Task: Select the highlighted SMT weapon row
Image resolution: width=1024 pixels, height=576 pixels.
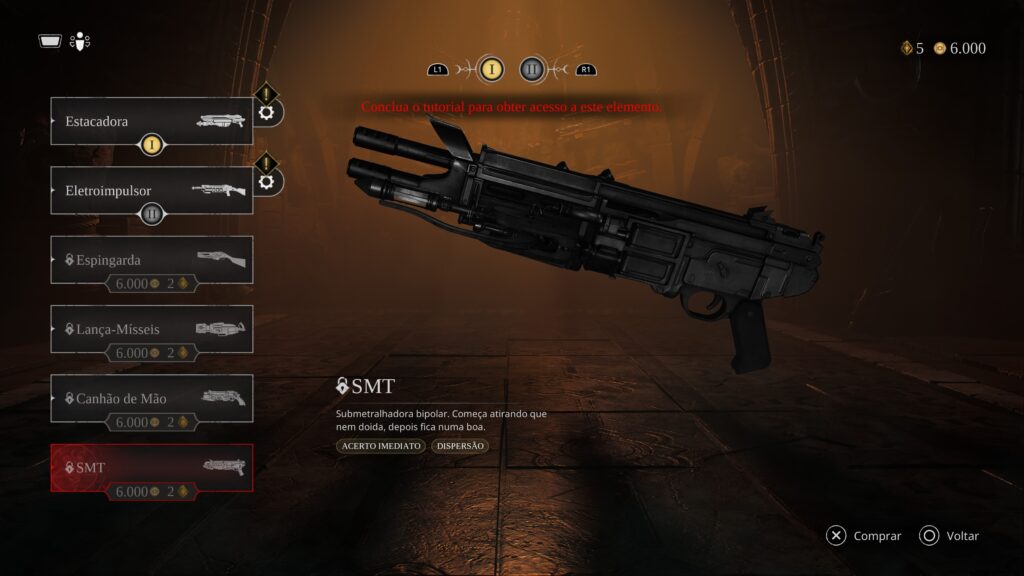Action: [151, 467]
